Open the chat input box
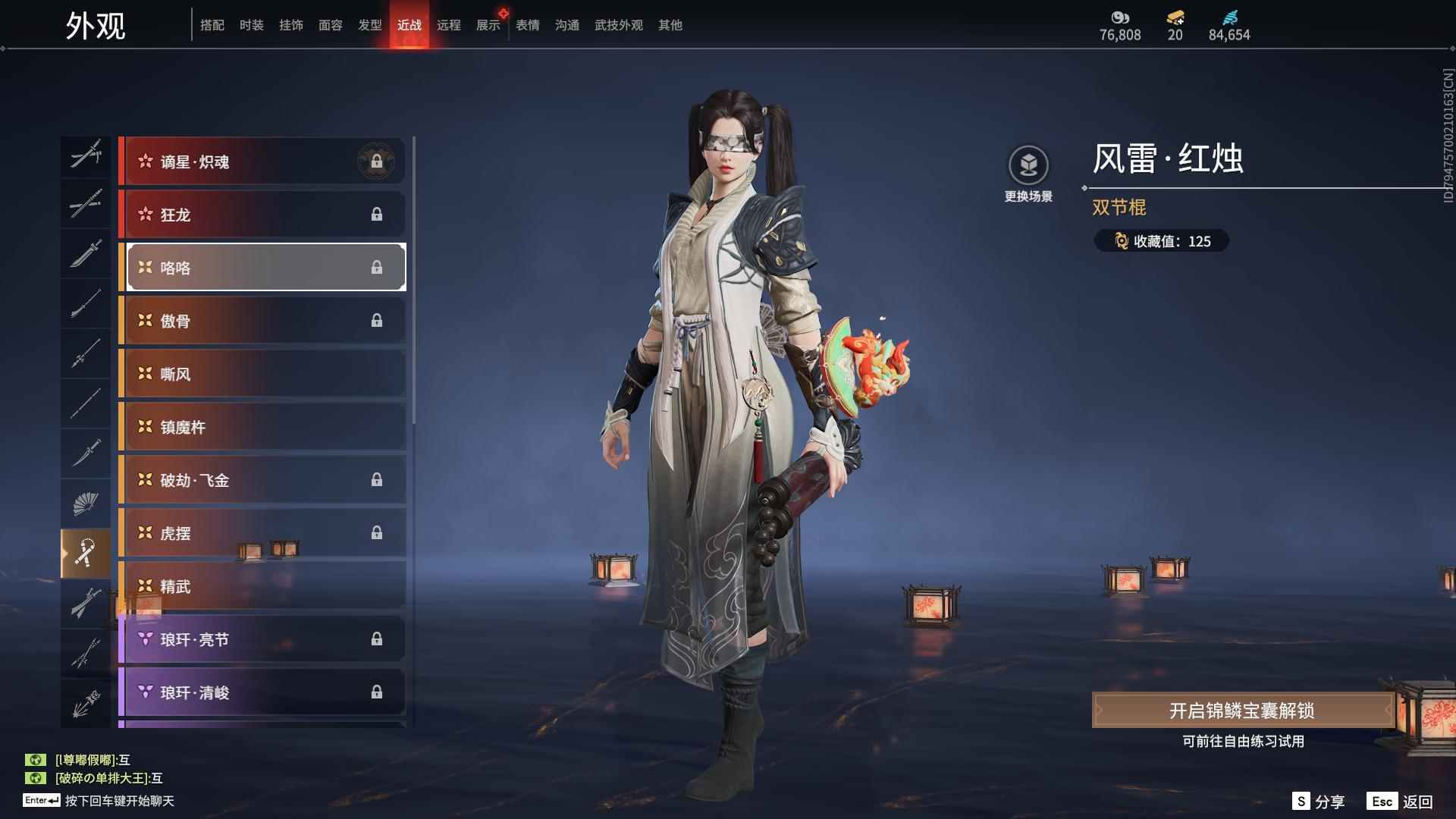1456x819 pixels. [x=119, y=801]
